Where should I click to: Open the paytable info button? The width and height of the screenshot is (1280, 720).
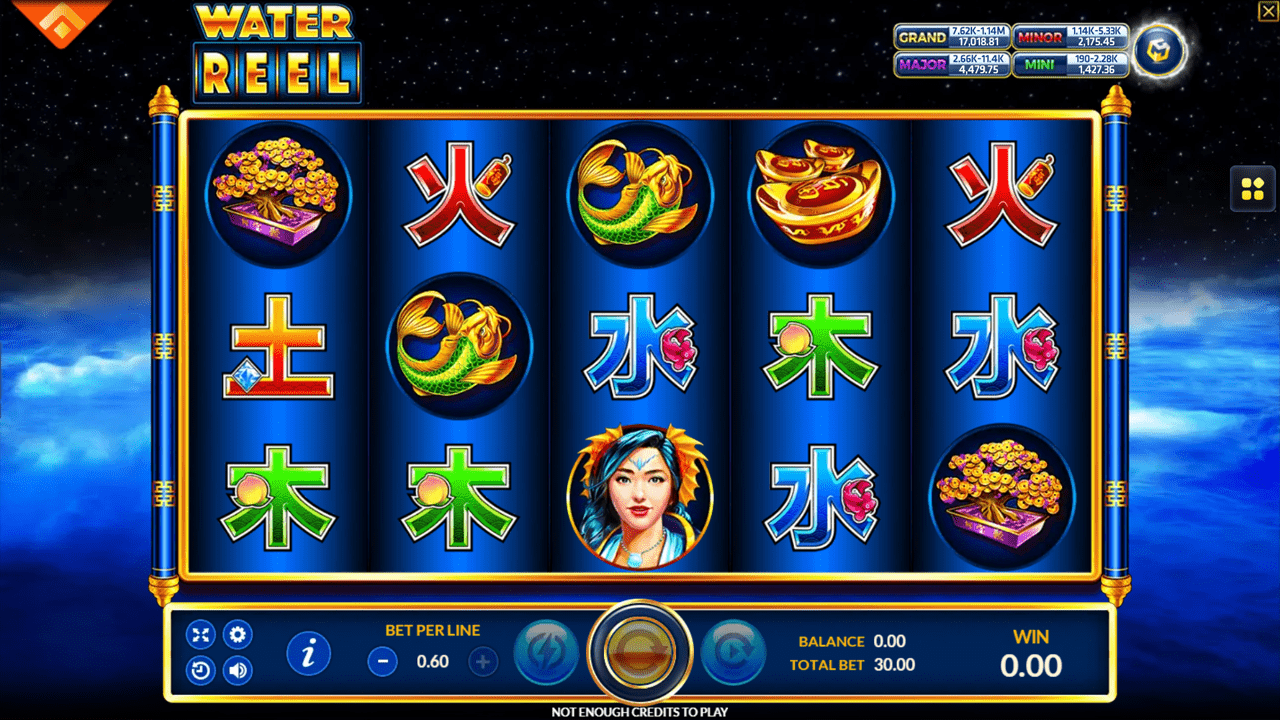tap(309, 653)
